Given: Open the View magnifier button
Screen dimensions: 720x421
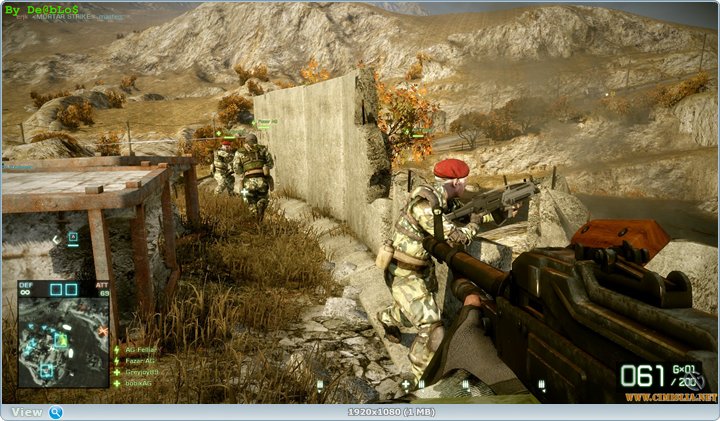Looking at the screenshot, I should tap(56, 412).
